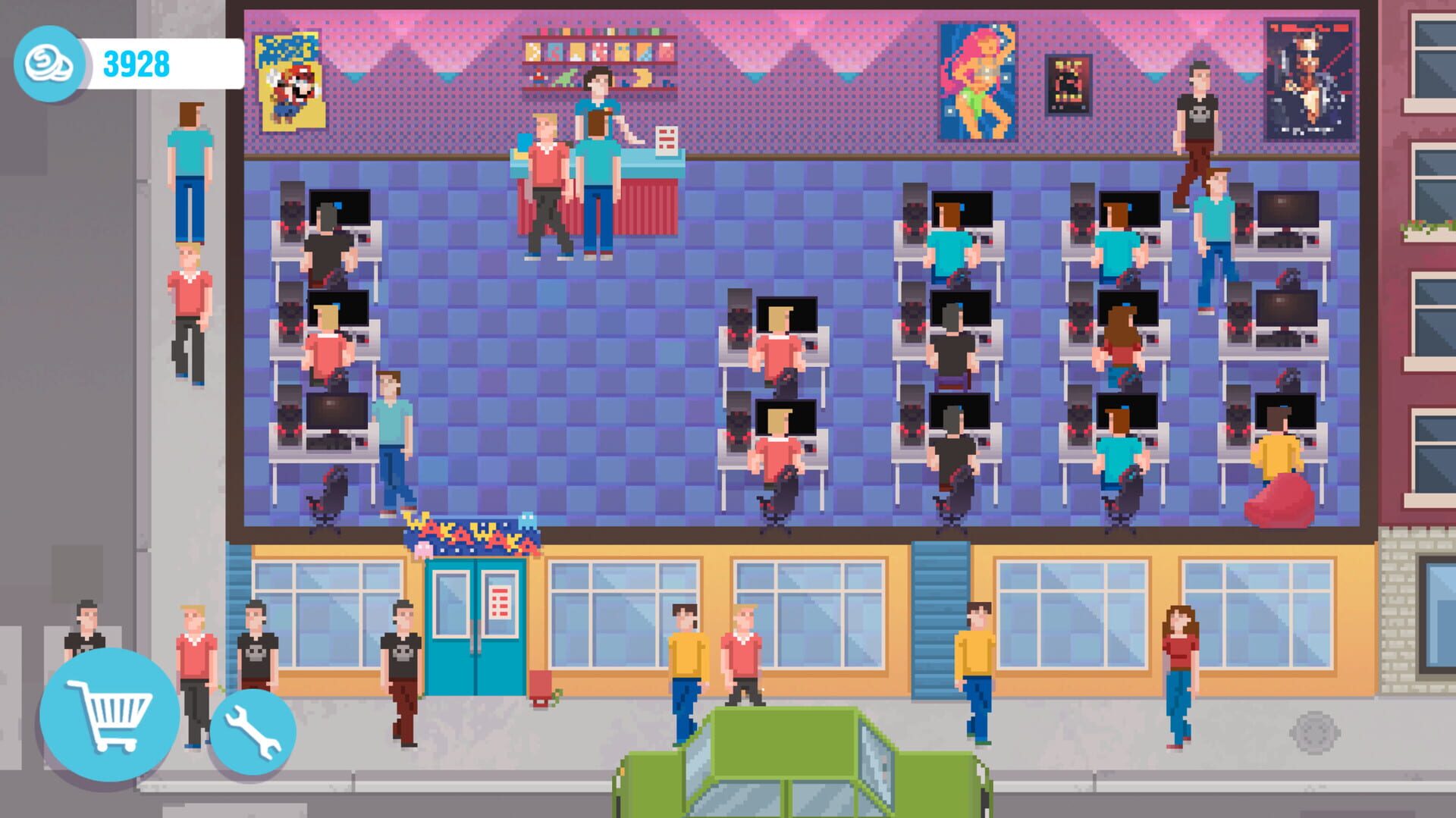Open the snack shelf above the counter
Image resolution: width=1456 pixels, height=818 pixels.
click(x=599, y=53)
